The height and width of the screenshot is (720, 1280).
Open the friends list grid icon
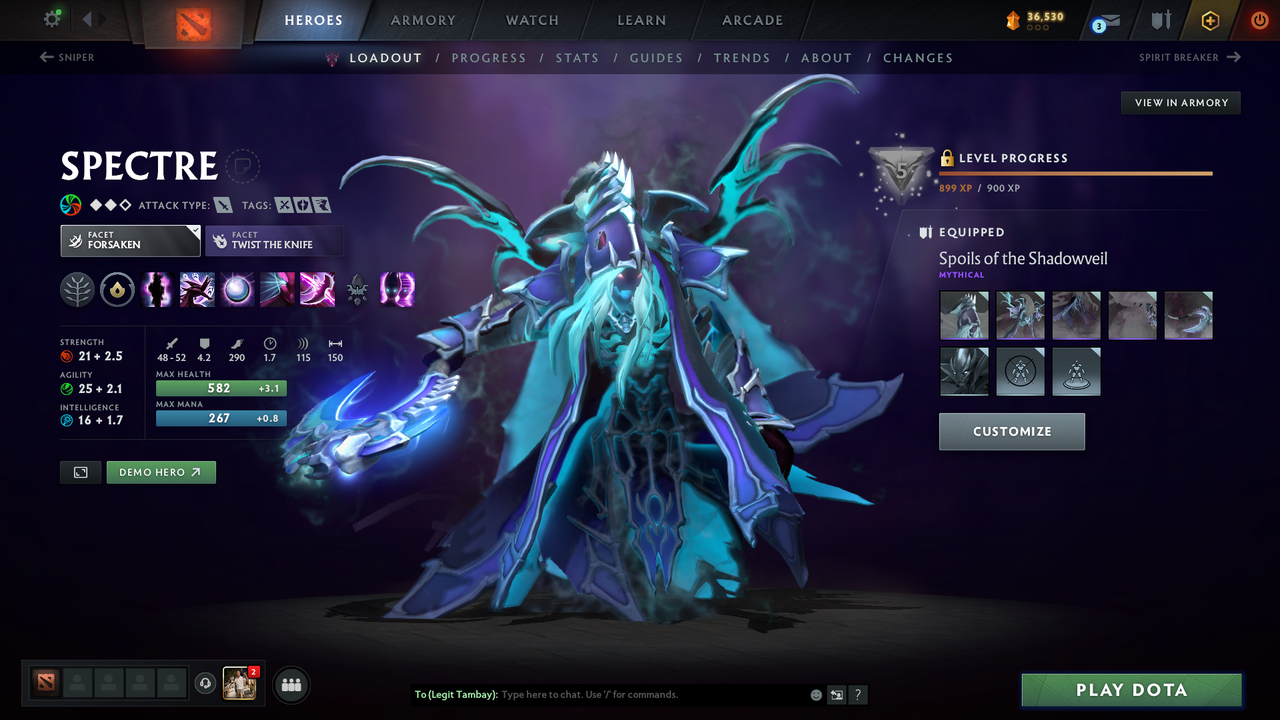click(x=290, y=684)
